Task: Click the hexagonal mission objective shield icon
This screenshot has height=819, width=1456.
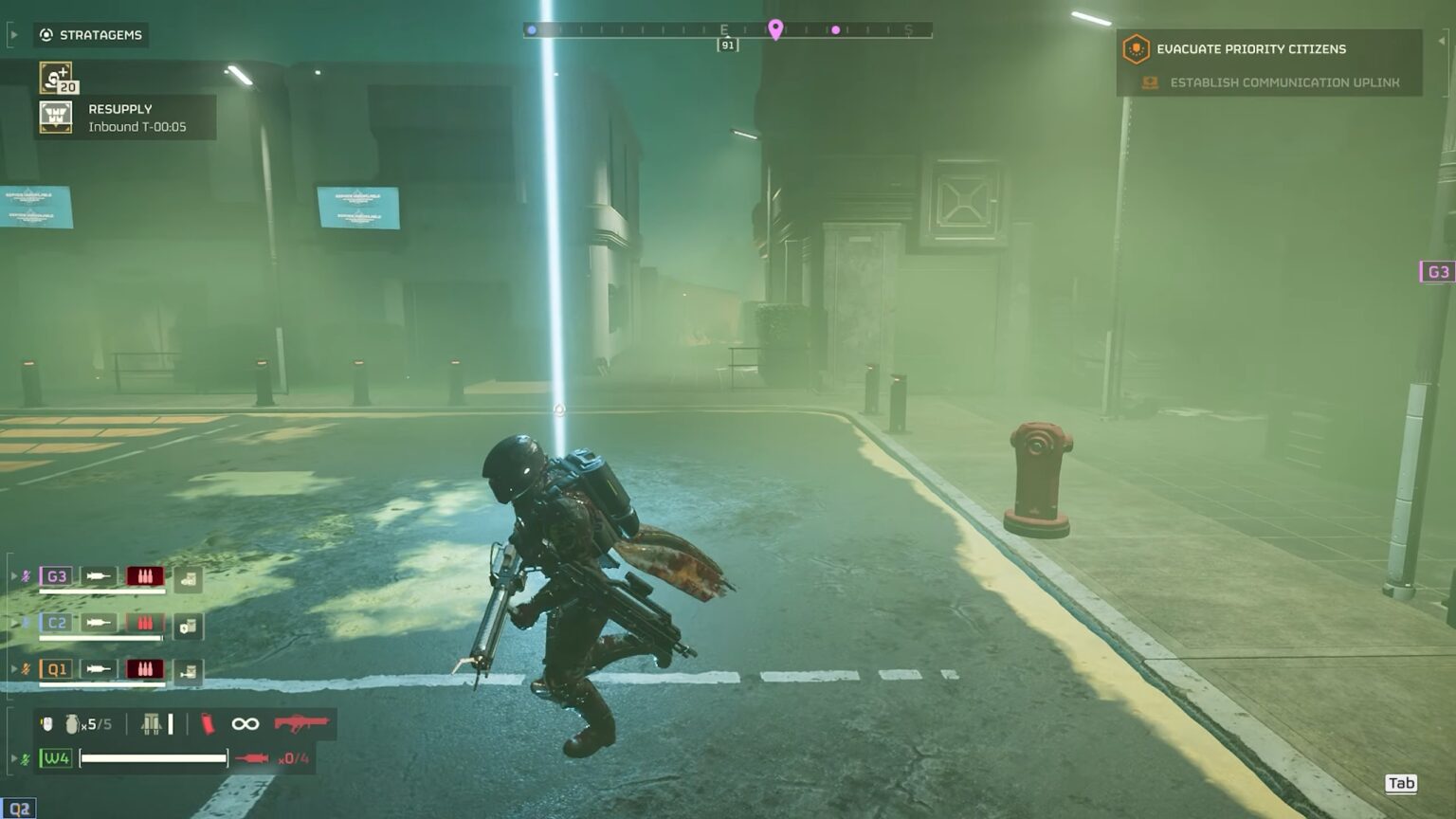Action: pos(1135,48)
